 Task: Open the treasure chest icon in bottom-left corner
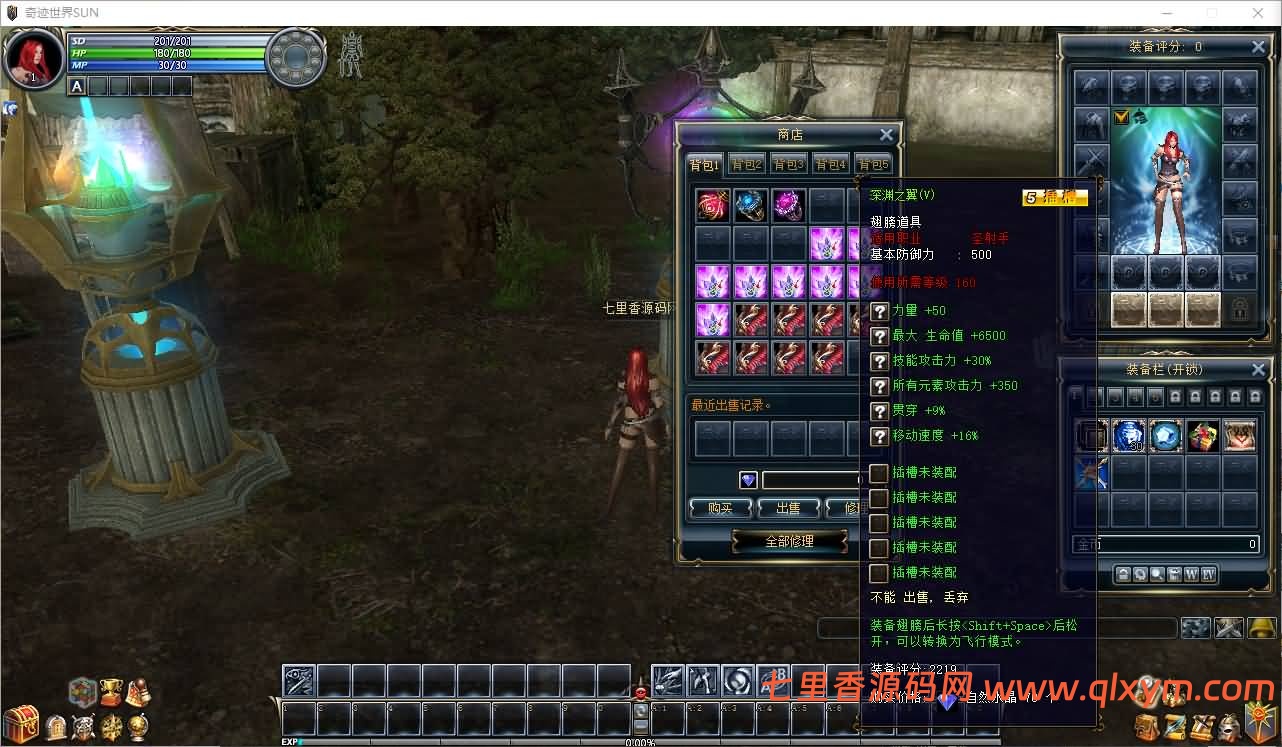[20, 723]
